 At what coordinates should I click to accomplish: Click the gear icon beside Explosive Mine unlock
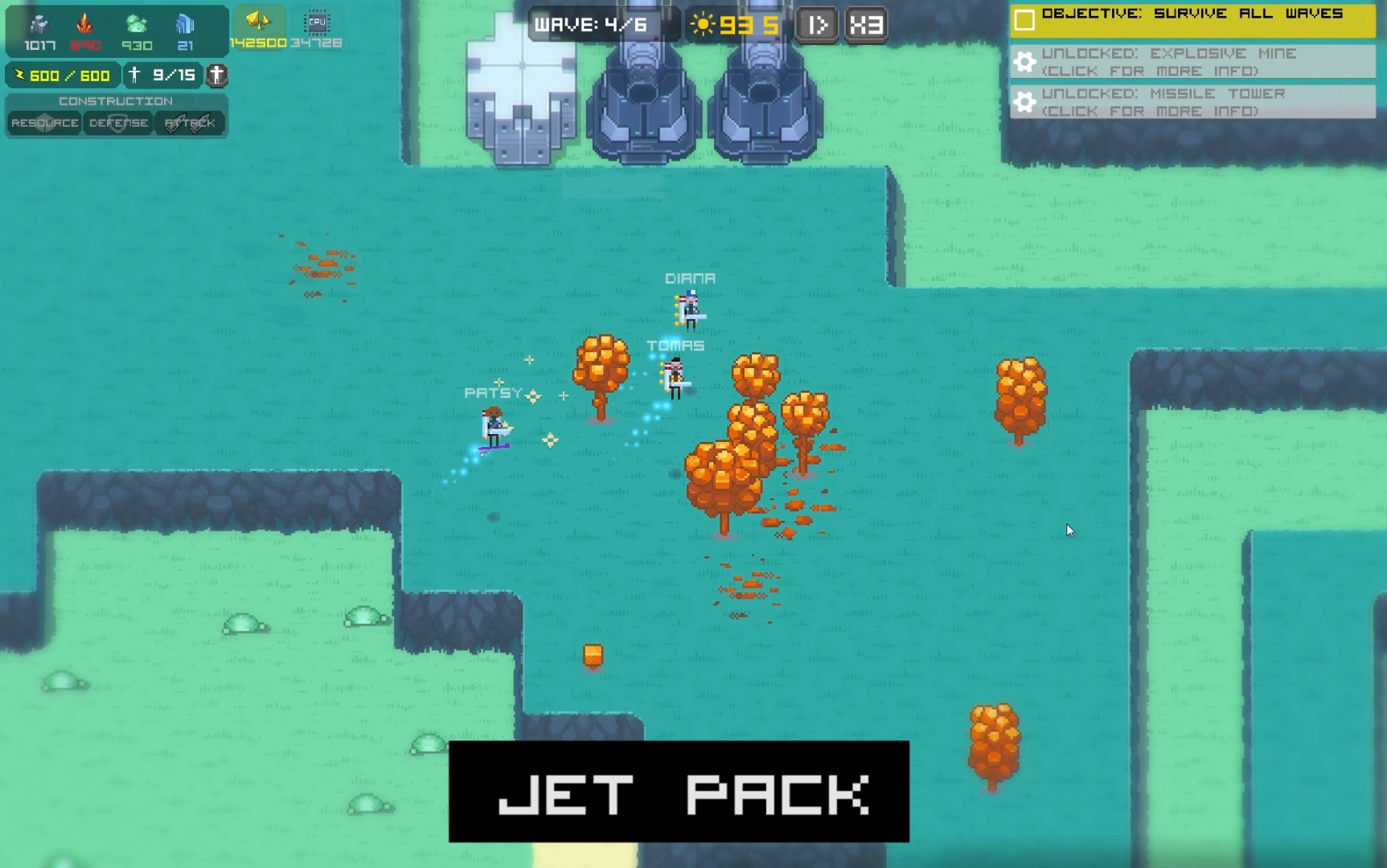[1025, 62]
